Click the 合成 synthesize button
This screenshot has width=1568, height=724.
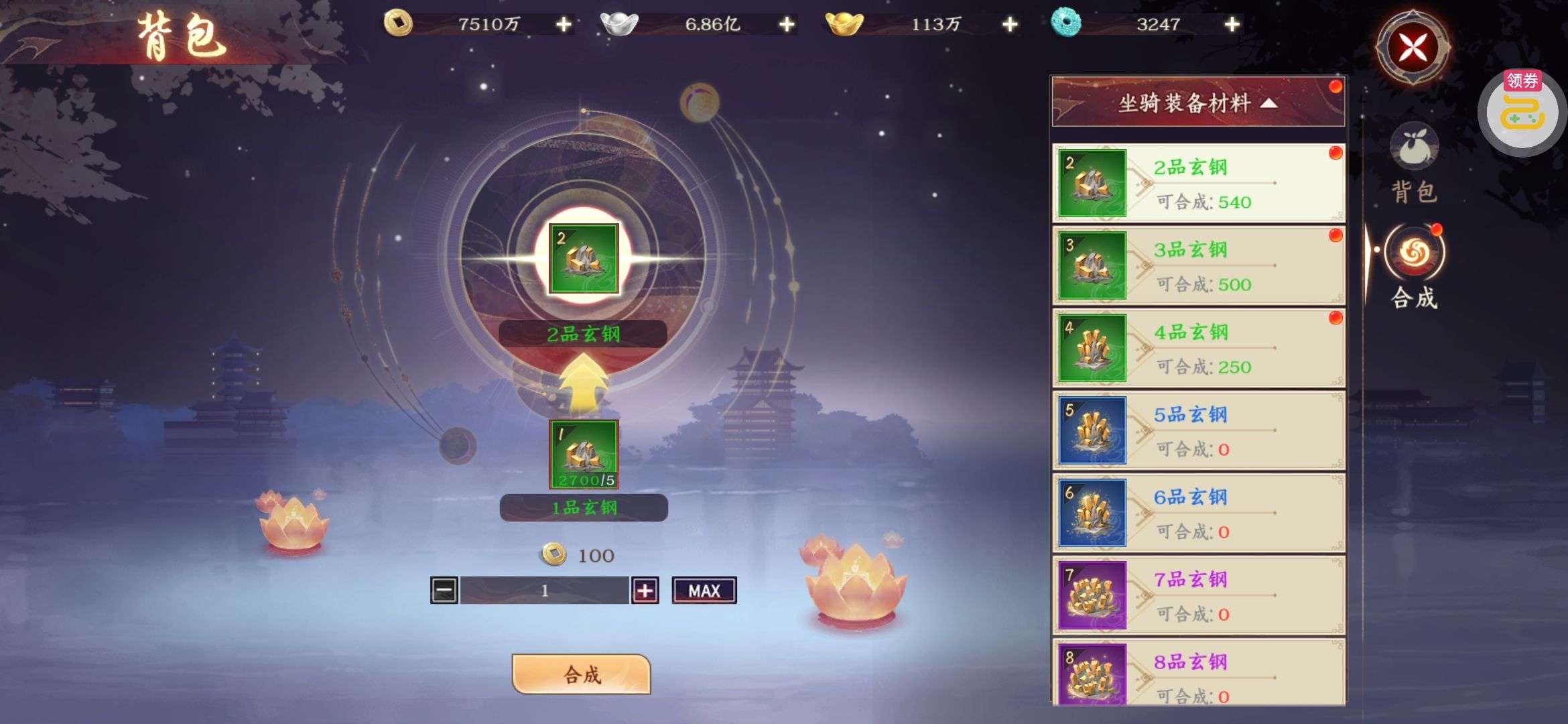click(581, 674)
